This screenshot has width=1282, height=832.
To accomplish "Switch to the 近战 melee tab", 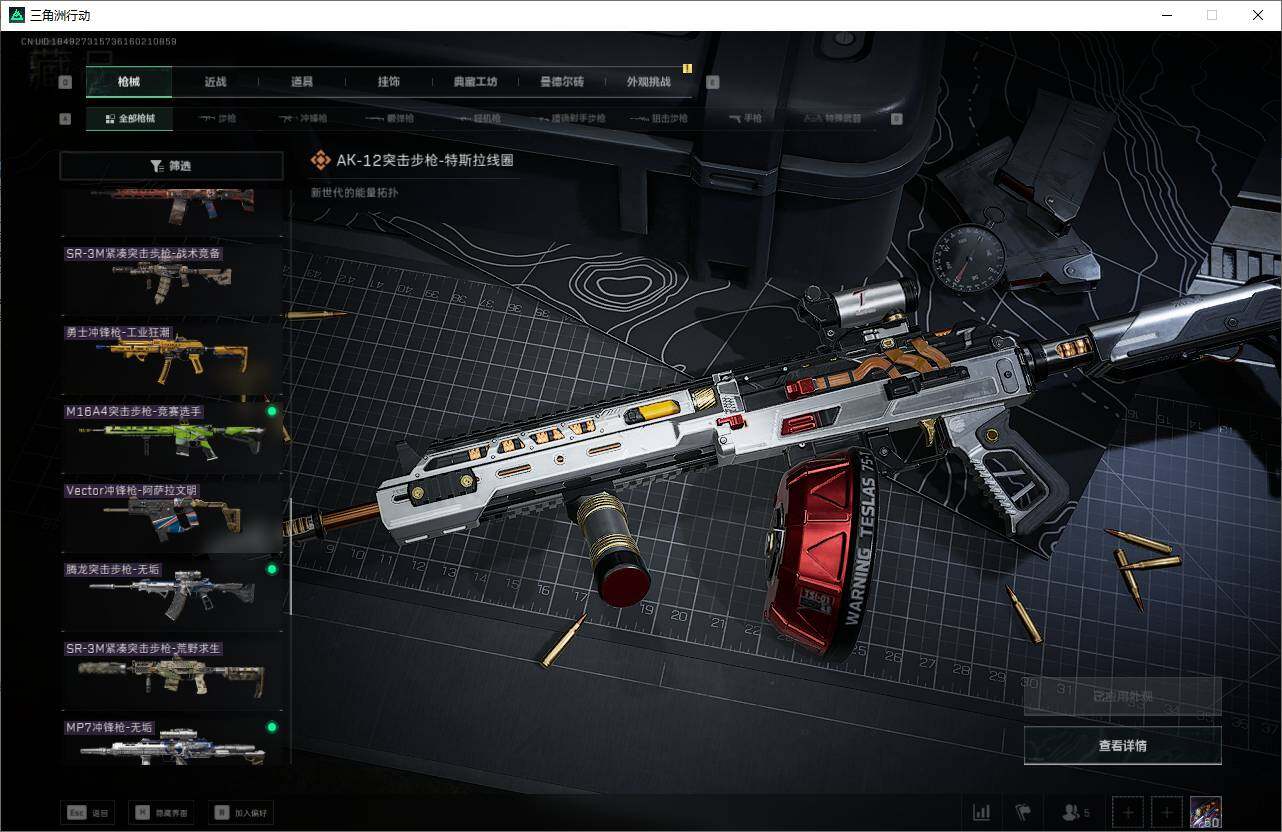I will (x=215, y=82).
